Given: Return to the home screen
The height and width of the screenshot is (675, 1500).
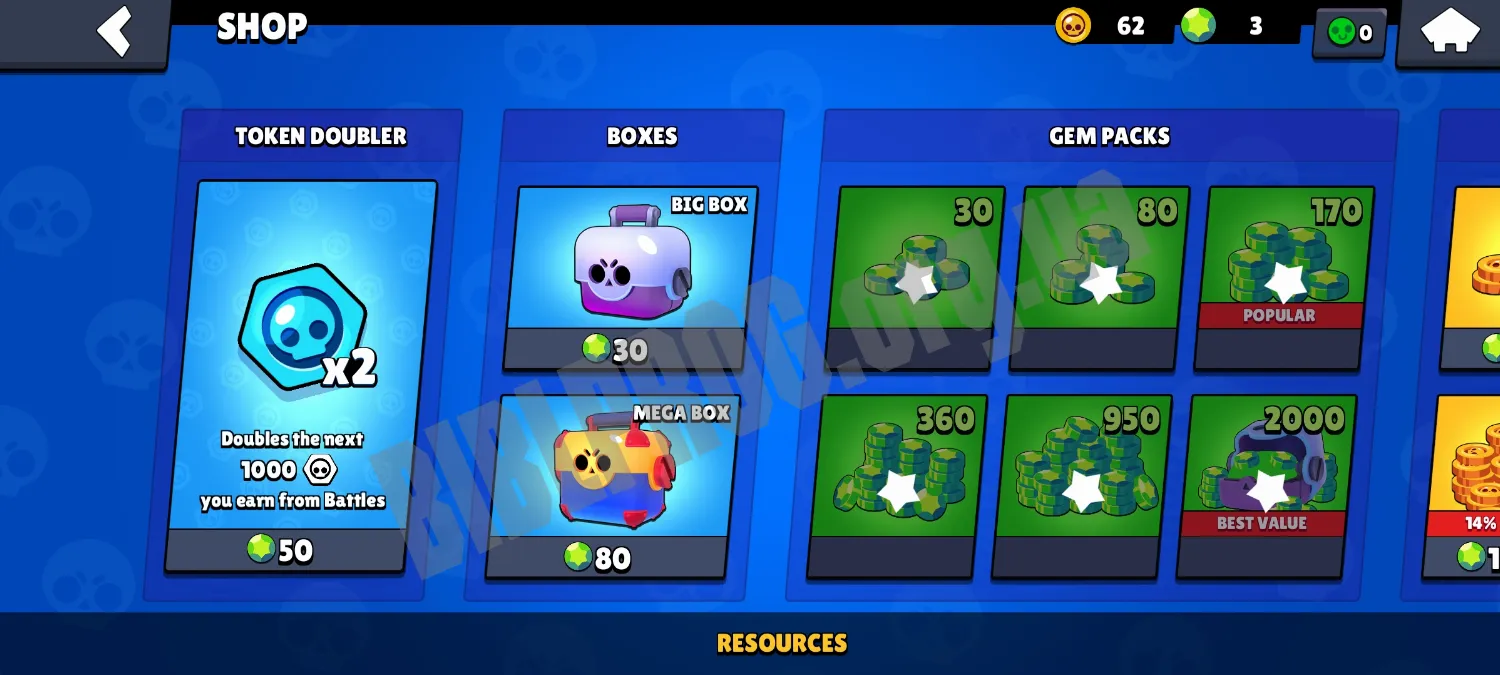Looking at the screenshot, I should click(x=1449, y=32).
